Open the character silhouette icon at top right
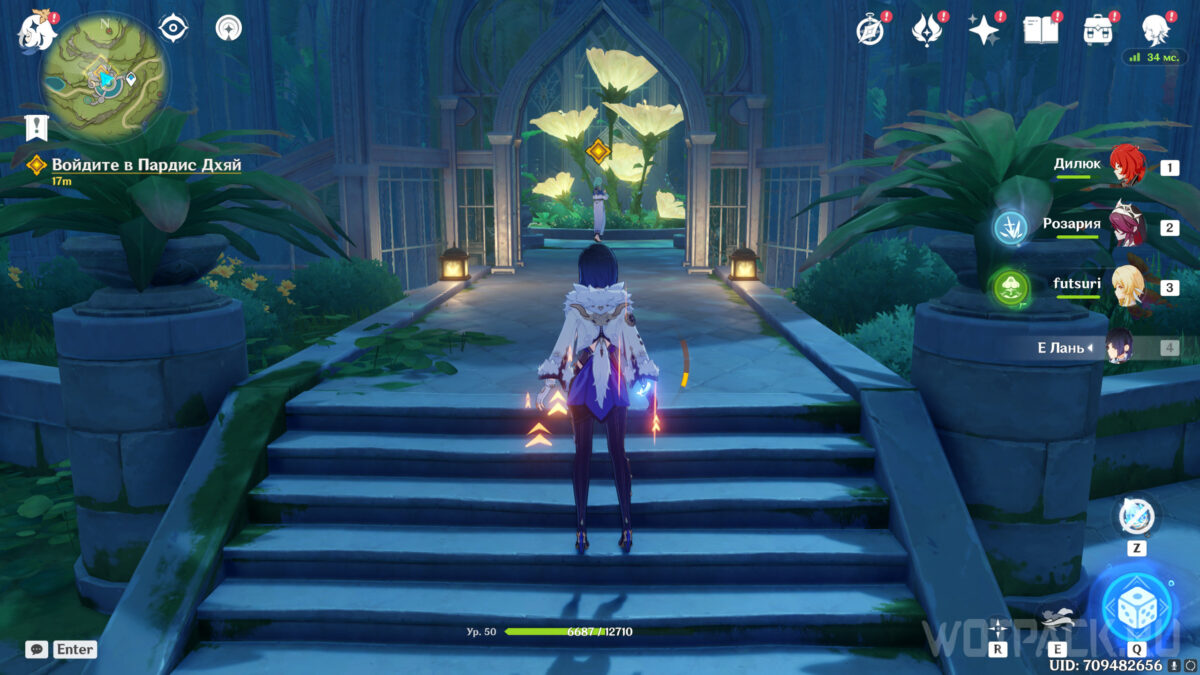The image size is (1200, 675). coord(1156,30)
